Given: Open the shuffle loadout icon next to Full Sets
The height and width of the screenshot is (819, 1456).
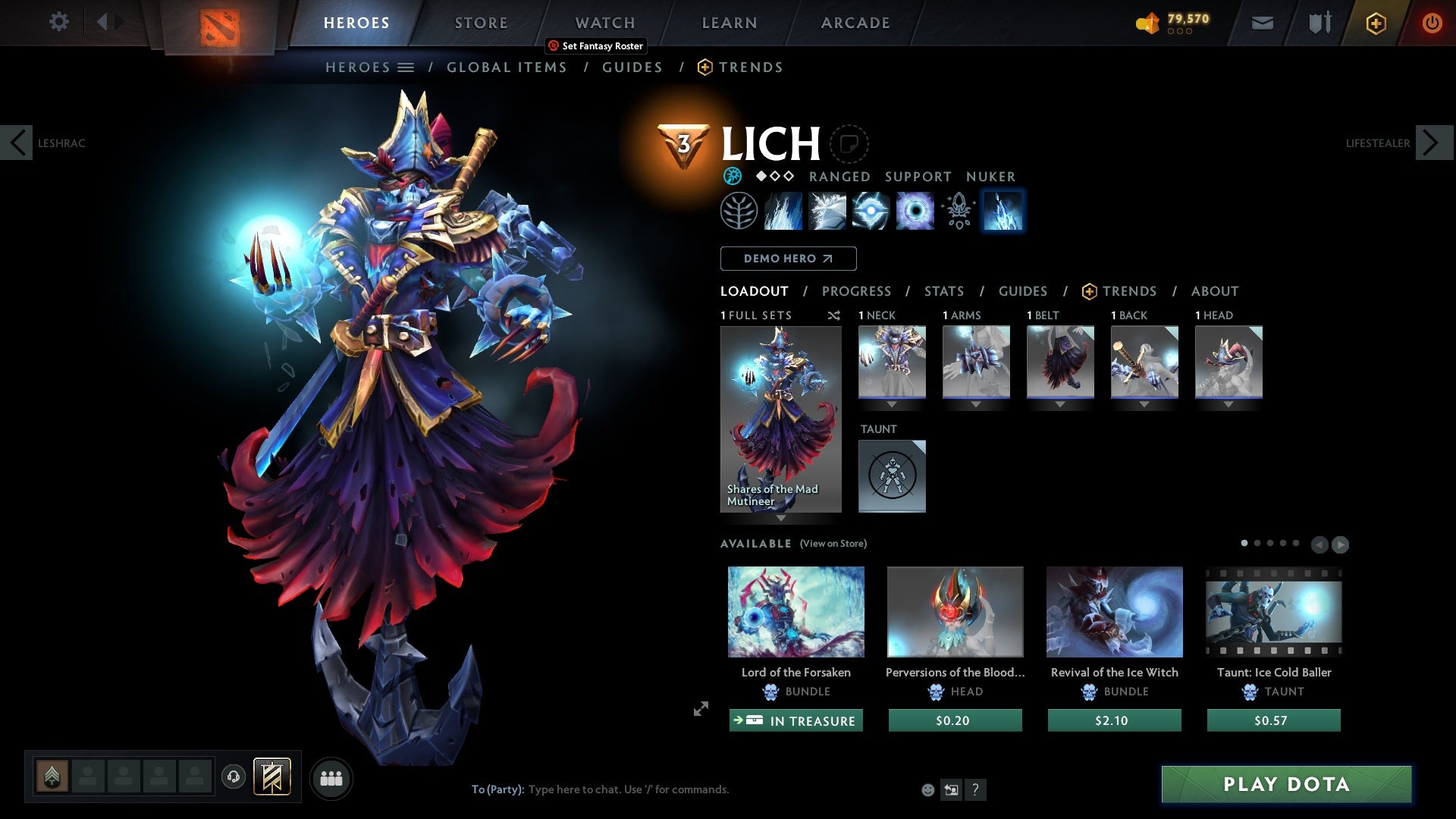Looking at the screenshot, I should point(834,315).
